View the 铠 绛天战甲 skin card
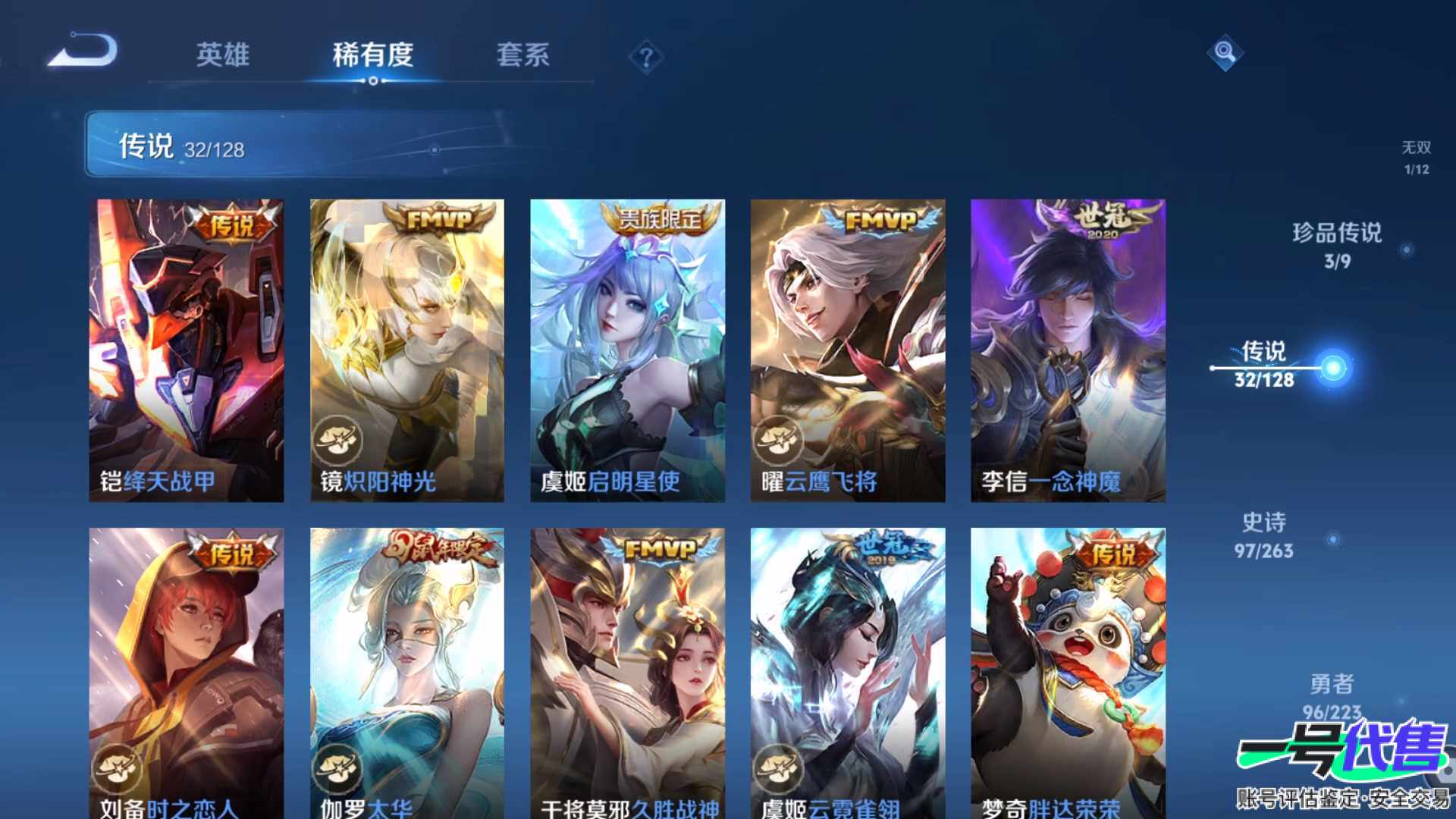 coord(187,350)
